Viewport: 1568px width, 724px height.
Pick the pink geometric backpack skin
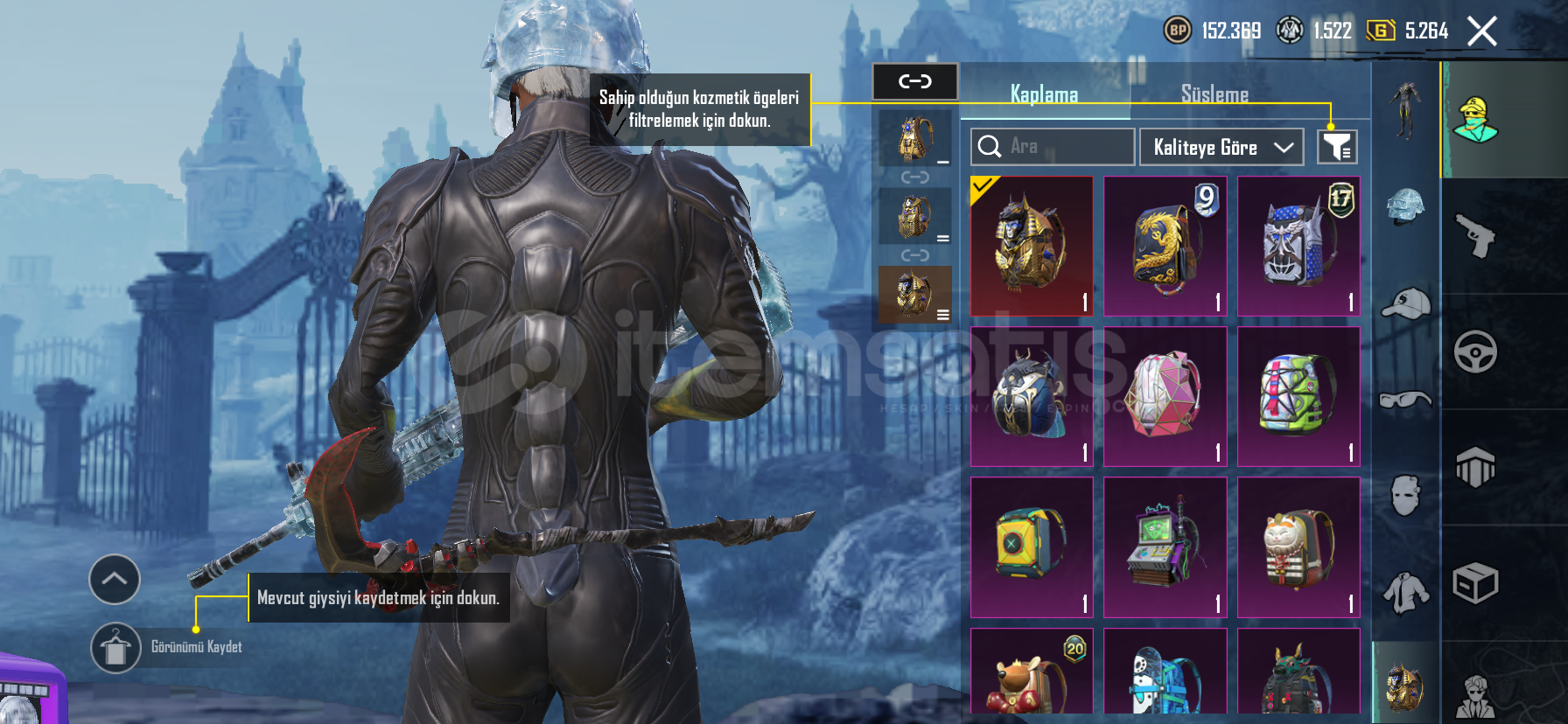coord(1165,396)
